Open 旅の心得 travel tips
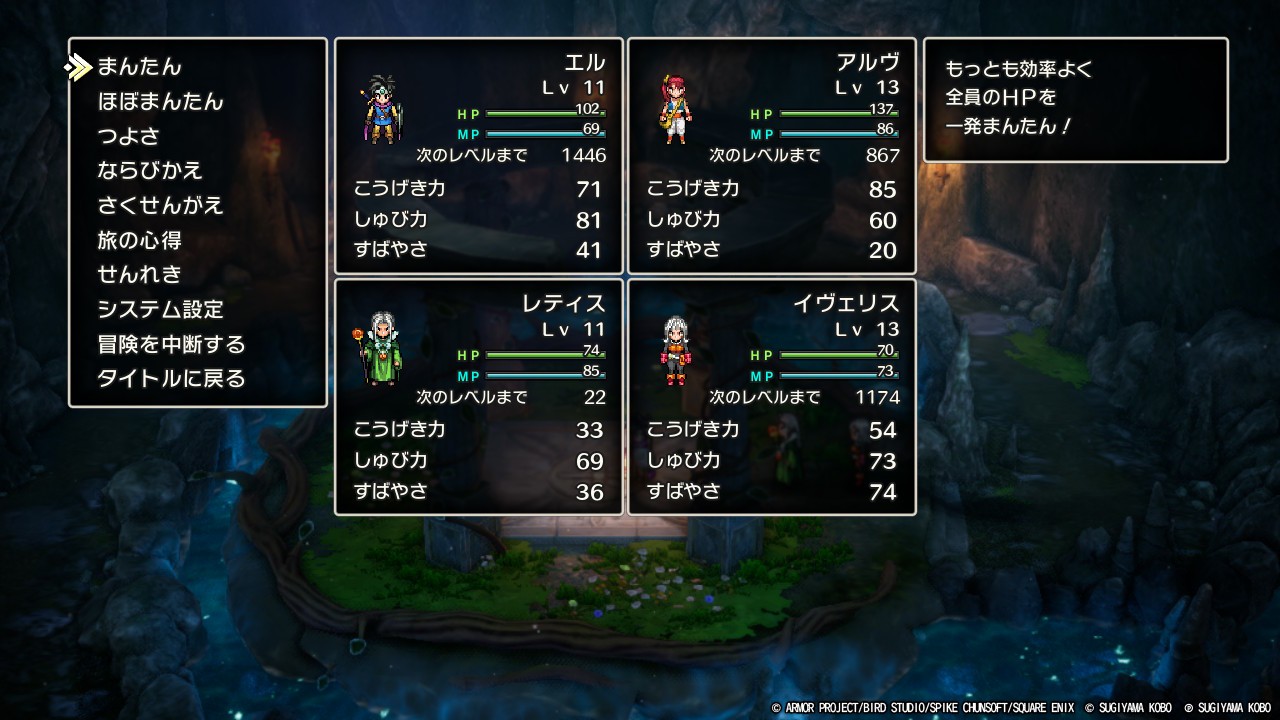The height and width of the screenshot is (720, 1280). click(139, 240)
